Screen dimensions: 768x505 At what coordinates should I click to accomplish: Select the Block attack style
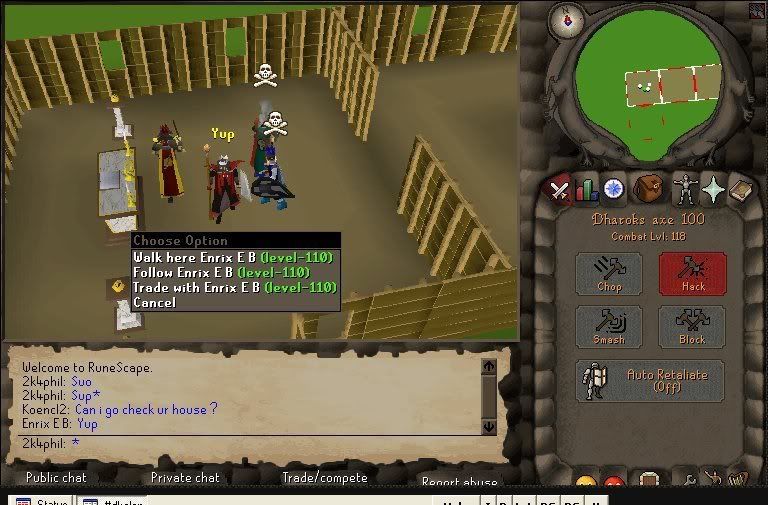[692, 327]
